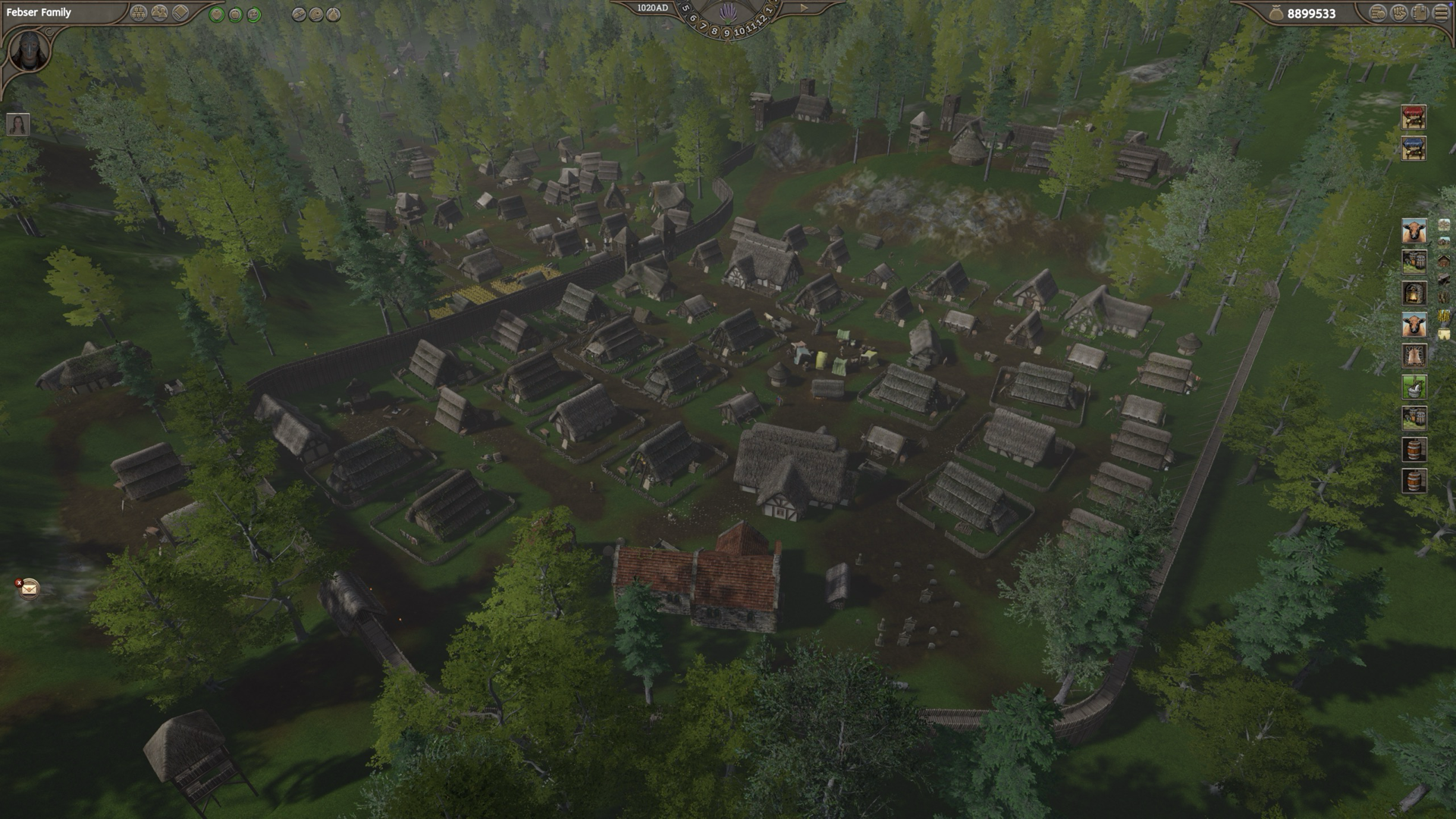Click the fist actions icon at top right
This screenshot has height=819, width=1456.
coord(1399,14)
